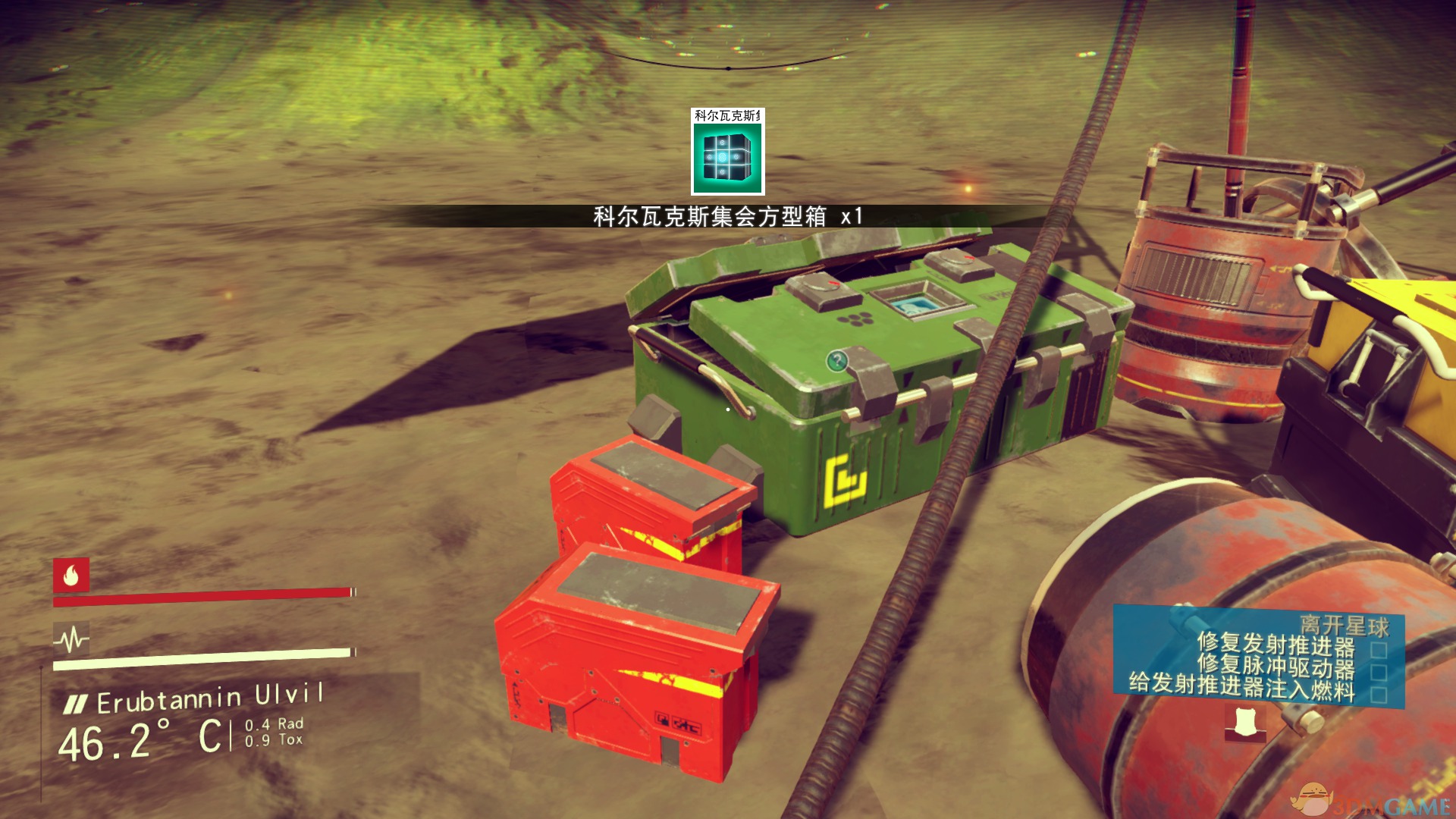This screenshot has width=1456, height=819.
Task: Tick the 给发射推进器注入燃料 objective checkbox
Action: click(1379, 695)
